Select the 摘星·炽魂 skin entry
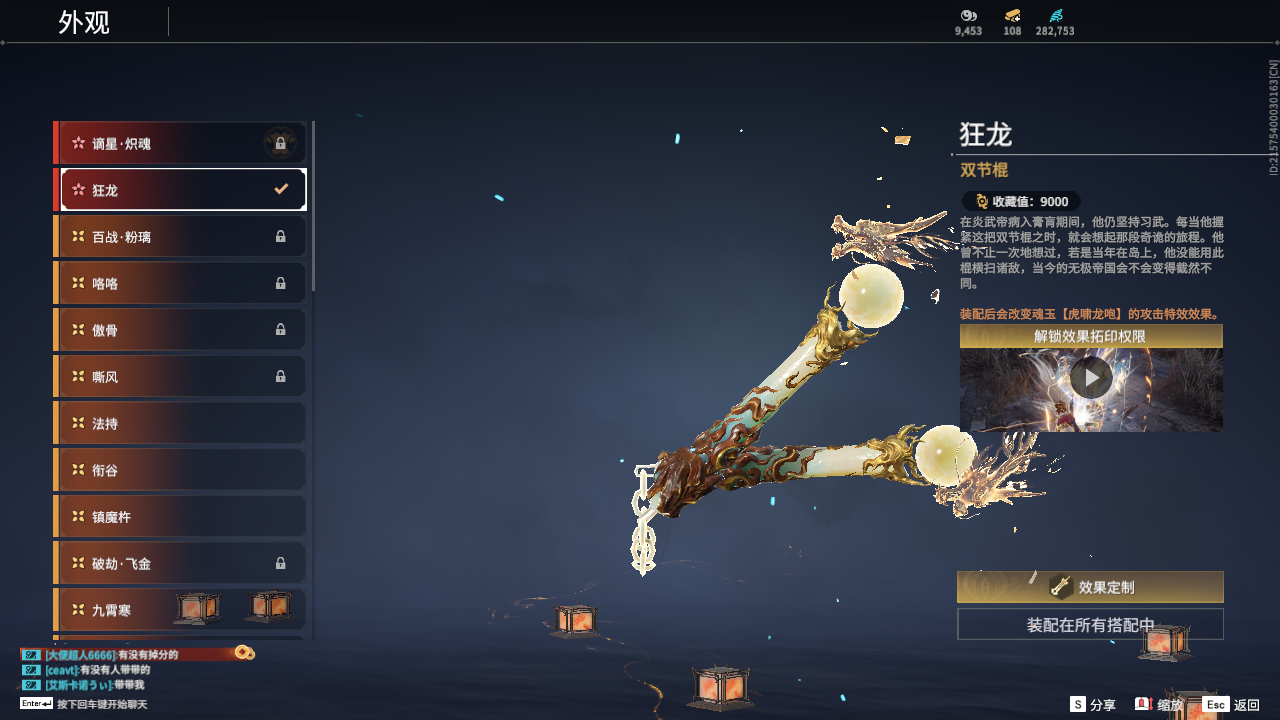The image size is (1280, 720). (182, 143)
